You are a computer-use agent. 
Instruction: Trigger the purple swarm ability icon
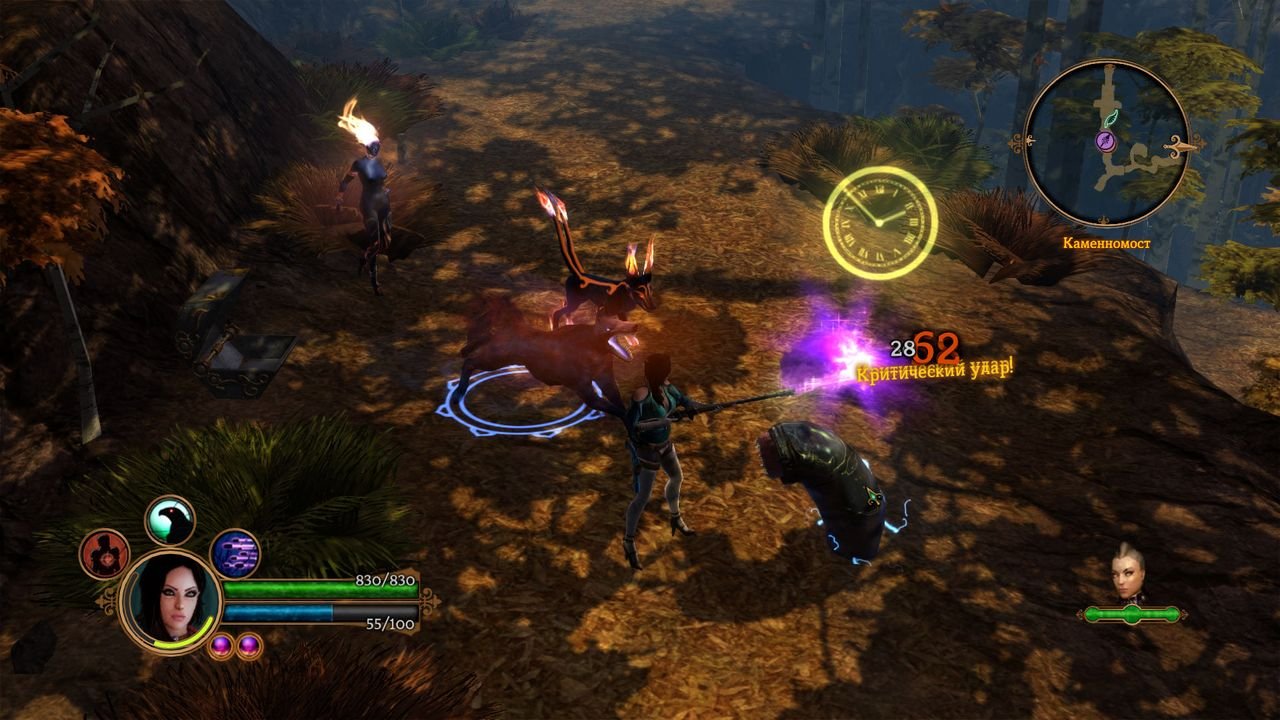[235, 554]
